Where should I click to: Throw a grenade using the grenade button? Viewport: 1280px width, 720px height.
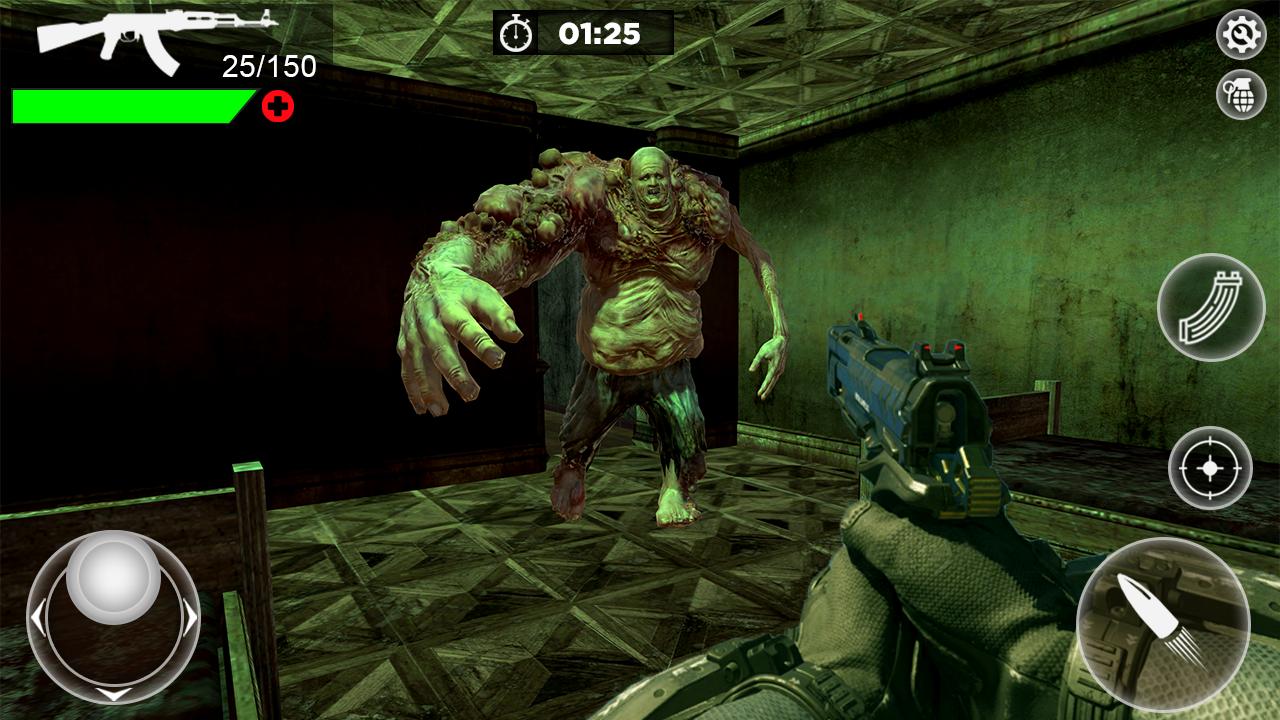[x=1241, y=95]
